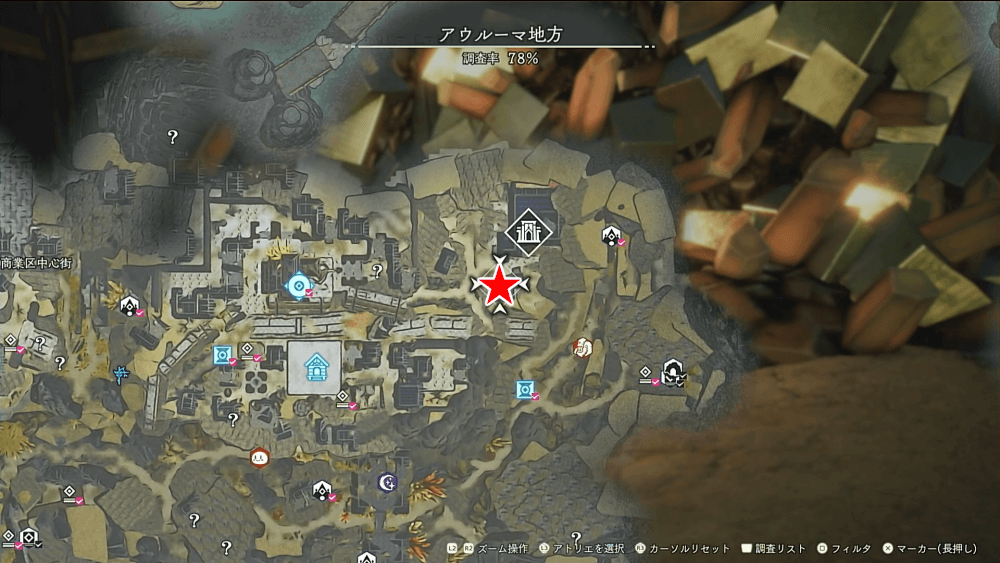
Task: Select the red star cursor marker
Action: pyautogui.click(x=498, y=287)
